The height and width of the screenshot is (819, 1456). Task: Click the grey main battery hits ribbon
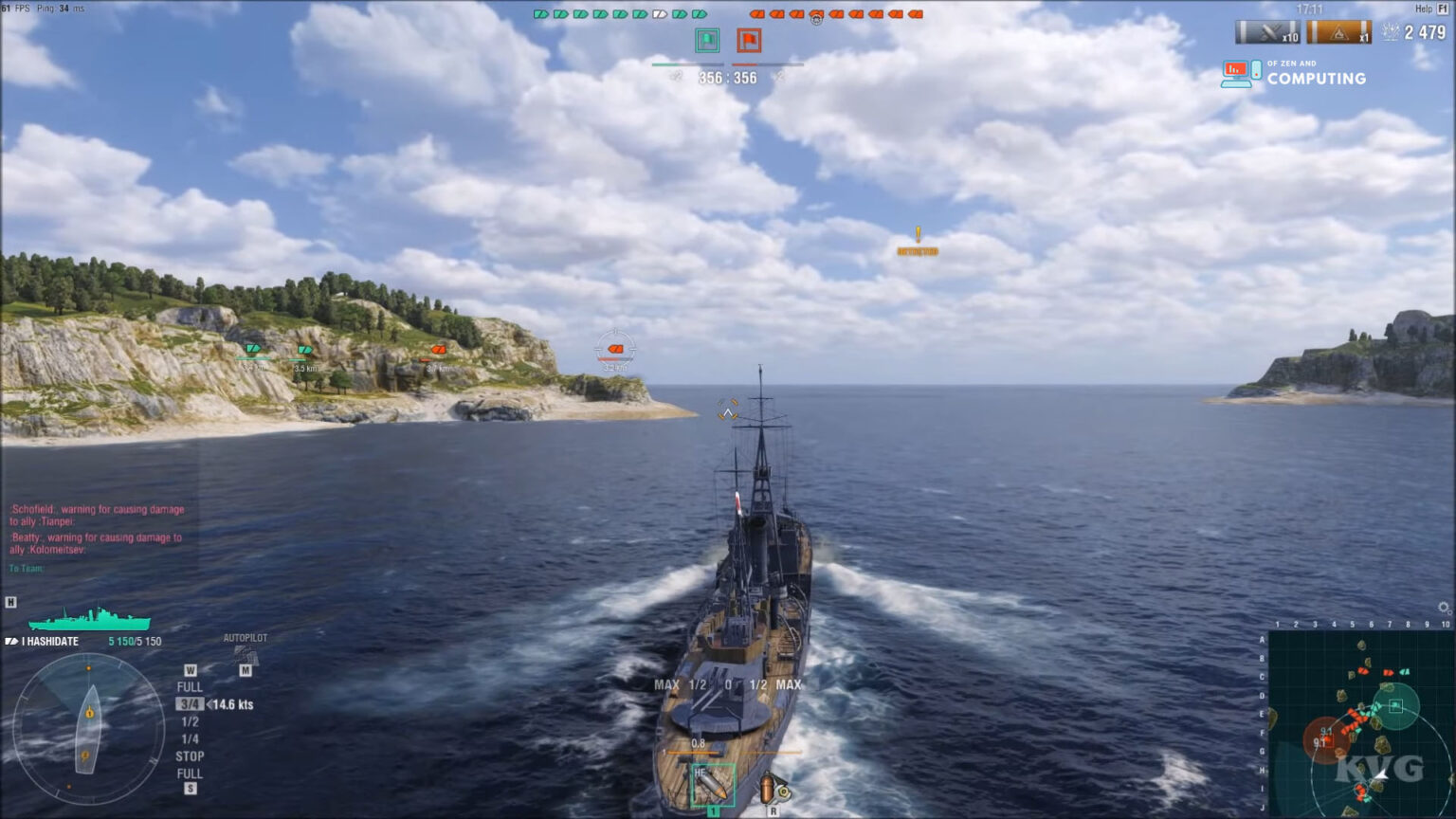(x=1267, y=32)
